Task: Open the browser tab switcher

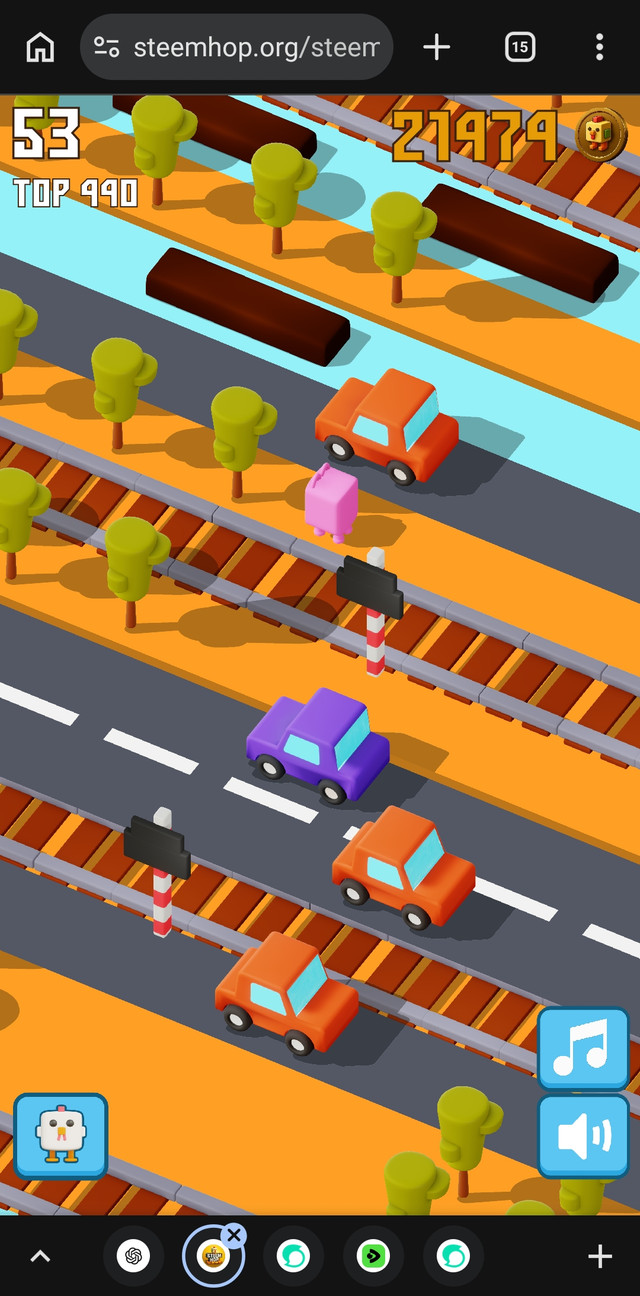Action: (x=520, y=47)
